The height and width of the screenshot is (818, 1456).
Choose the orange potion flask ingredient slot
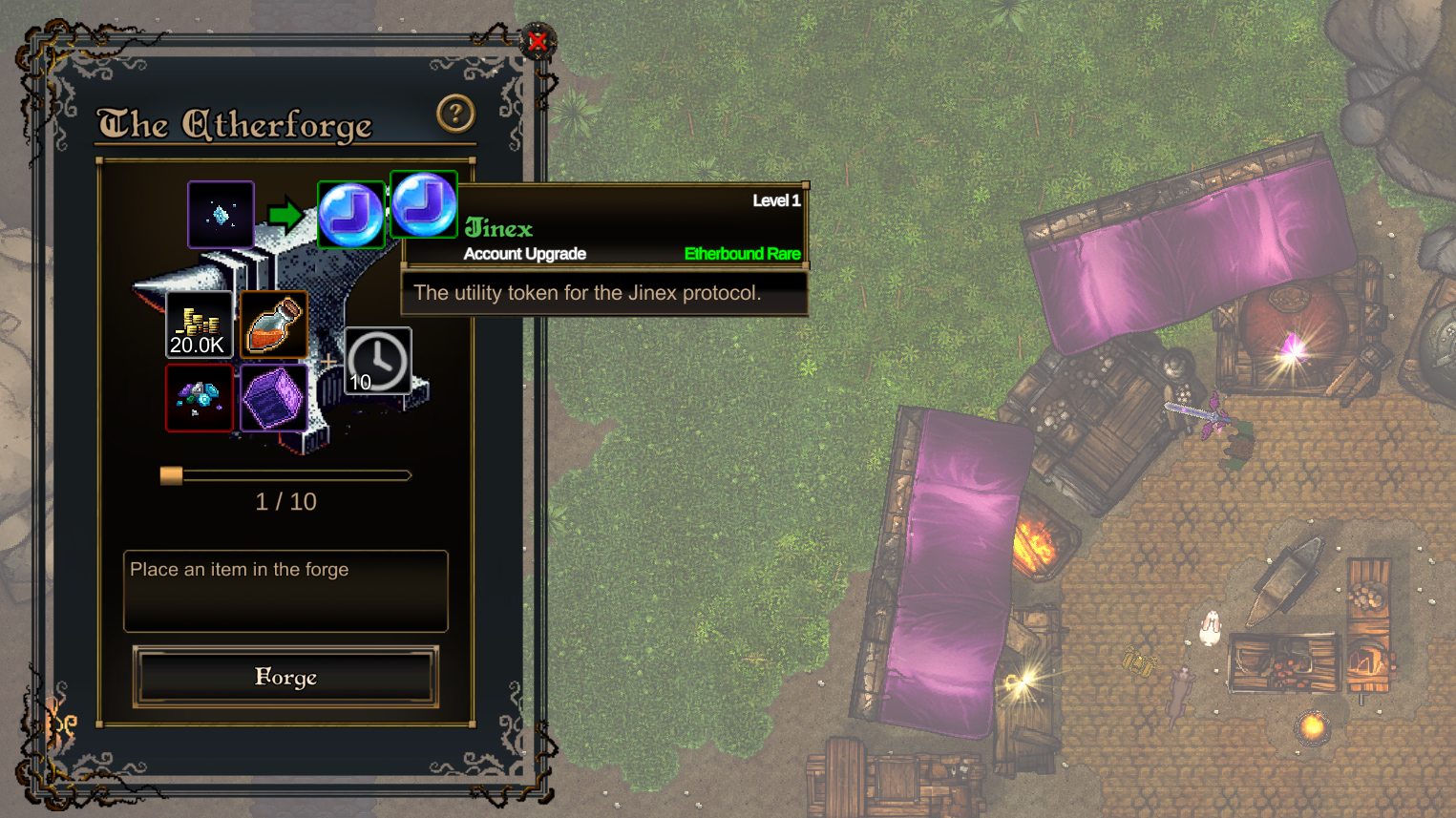pos(274,325)
